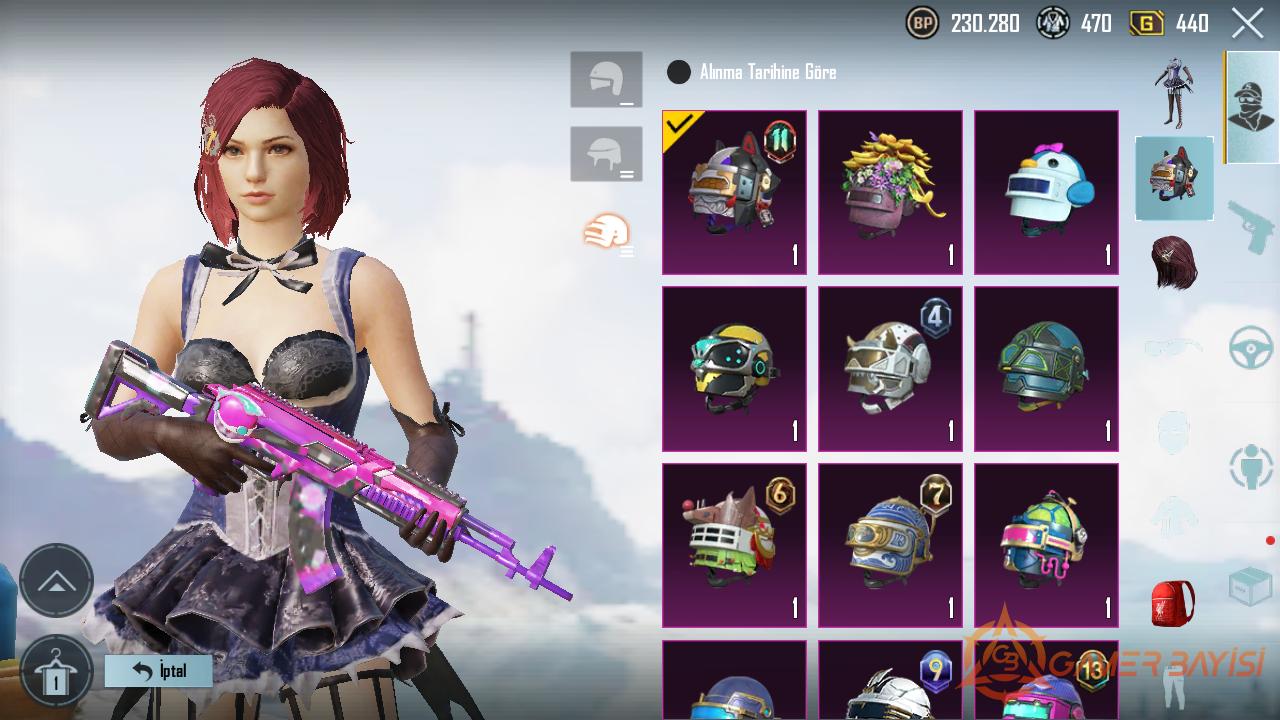Toggle the Alınma Tarihine Göre sort option

coord(679,72)
